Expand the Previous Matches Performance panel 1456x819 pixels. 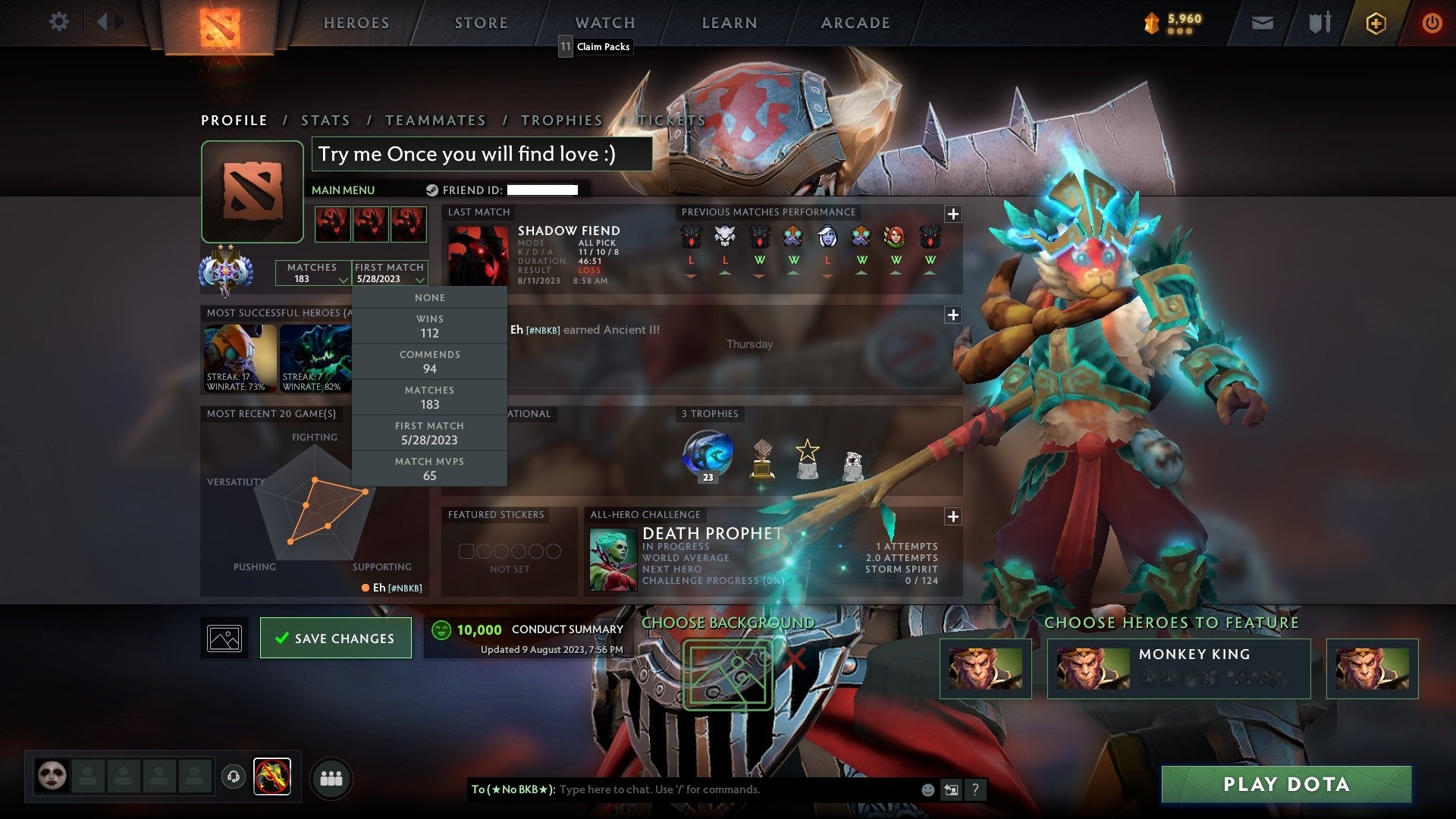click(952, 215)
